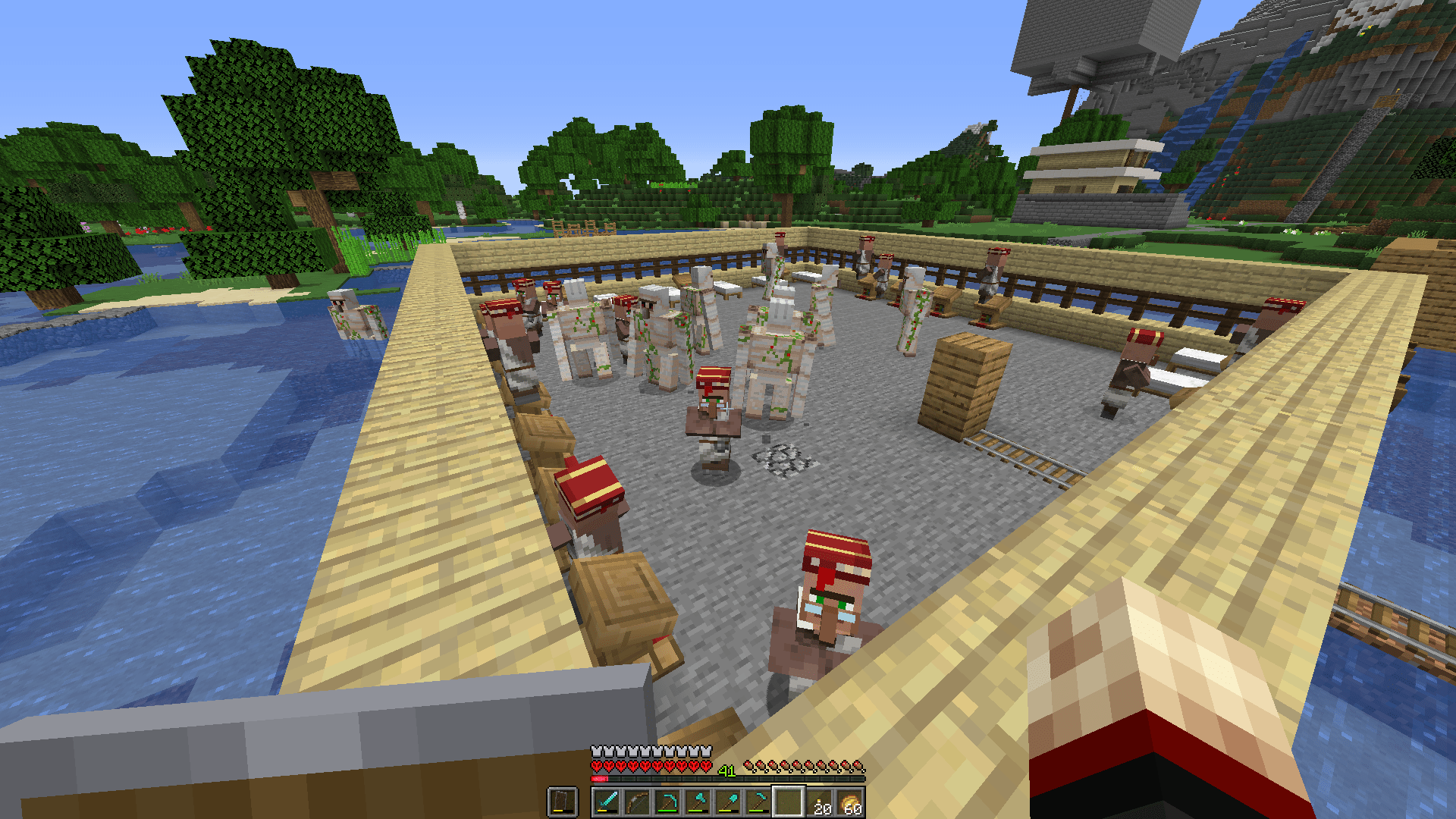Select the diamond shovel
Image resolution: width=1456 pixels, height=819 pixels.
tap(728, 800)
